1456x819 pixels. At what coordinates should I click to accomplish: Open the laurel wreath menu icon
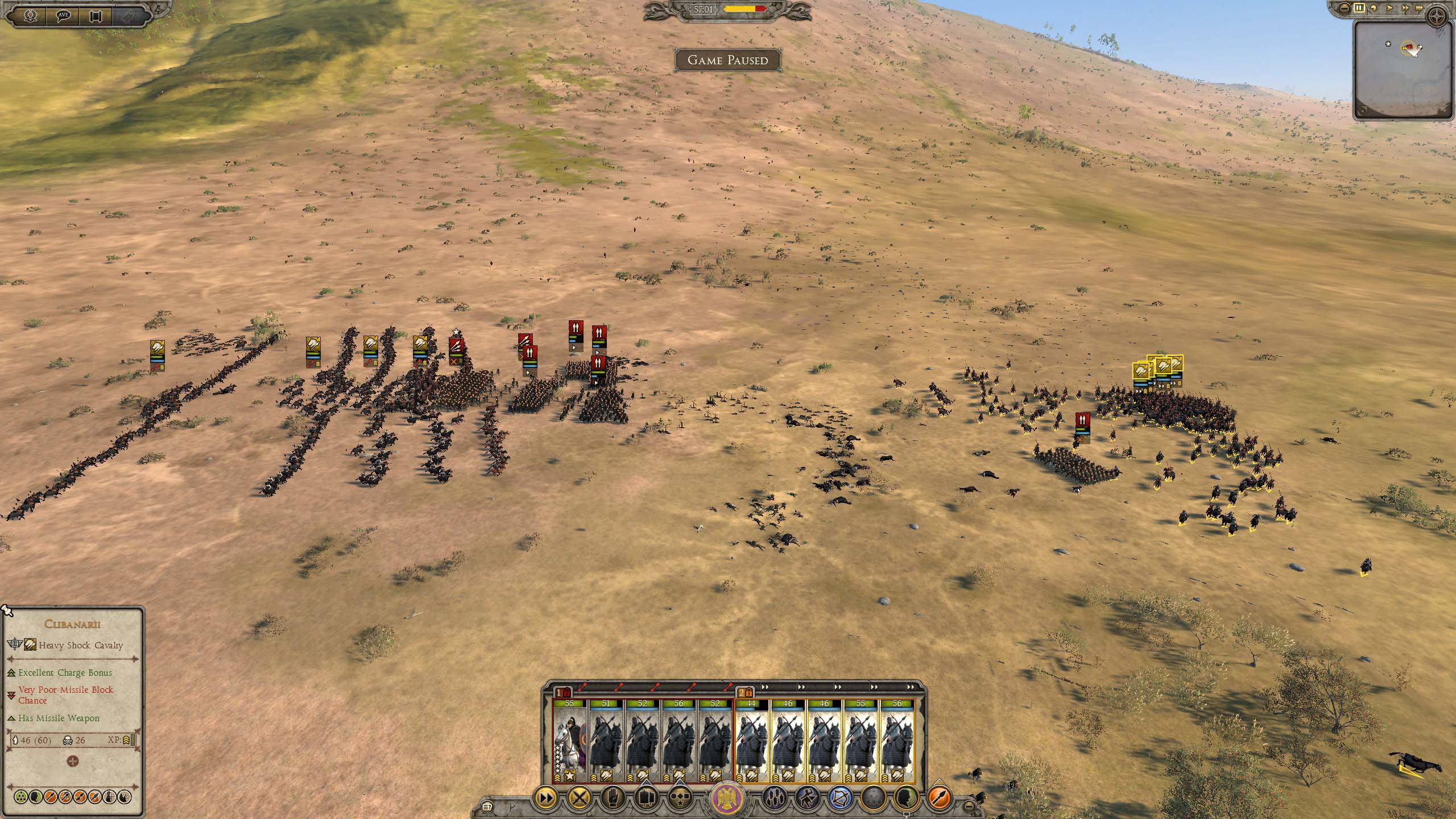(x=30, y=15)
